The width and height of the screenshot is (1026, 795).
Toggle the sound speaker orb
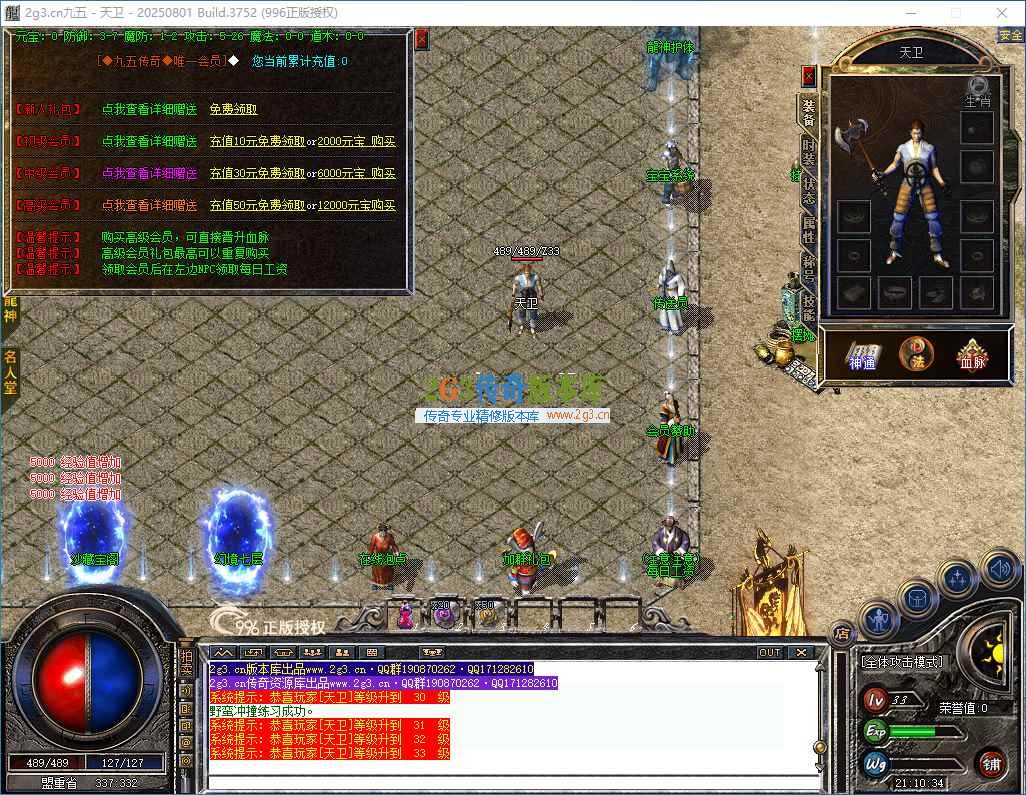pos(1001,570)
